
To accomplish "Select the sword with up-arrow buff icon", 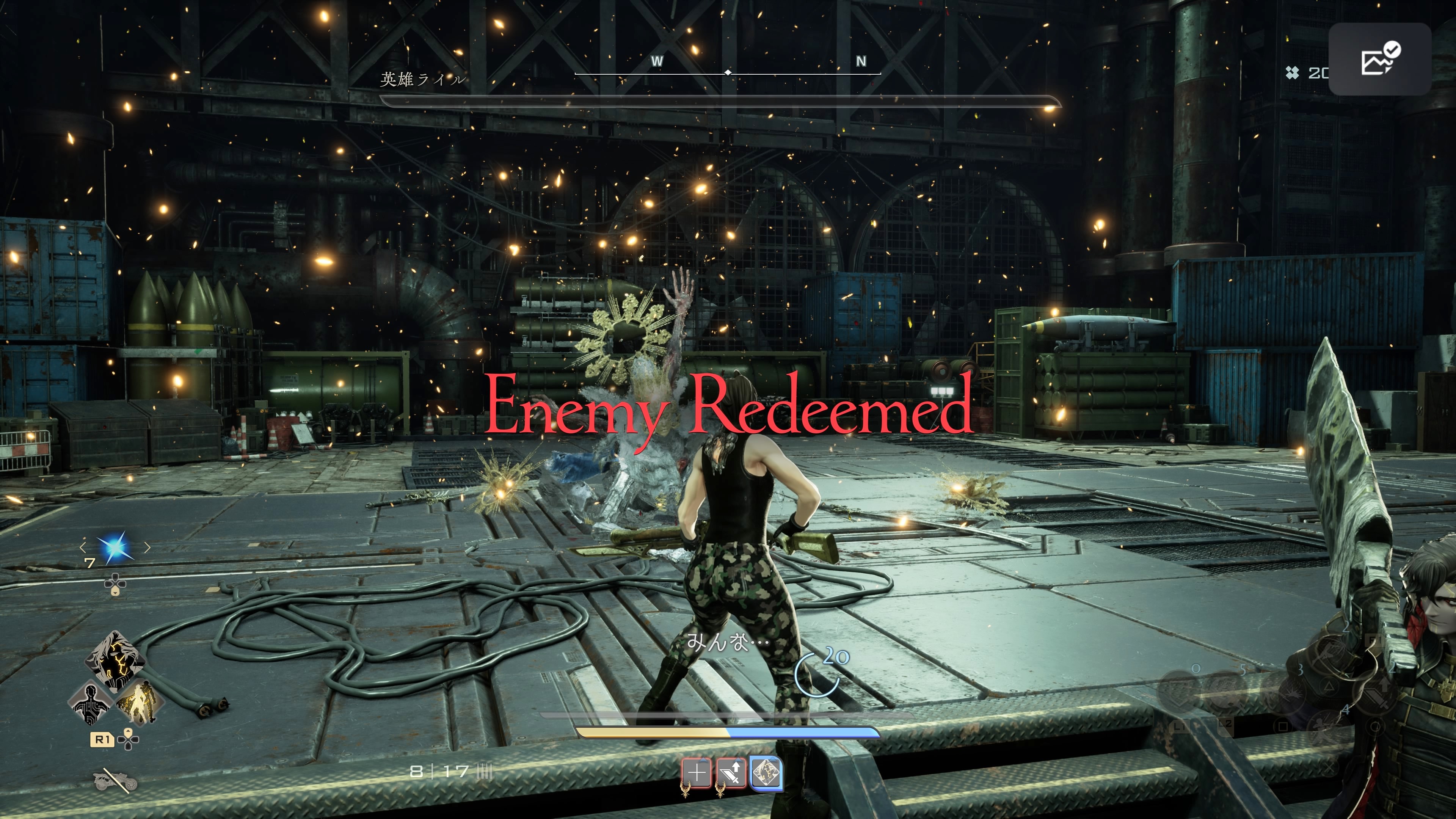I will click(731, 773).
